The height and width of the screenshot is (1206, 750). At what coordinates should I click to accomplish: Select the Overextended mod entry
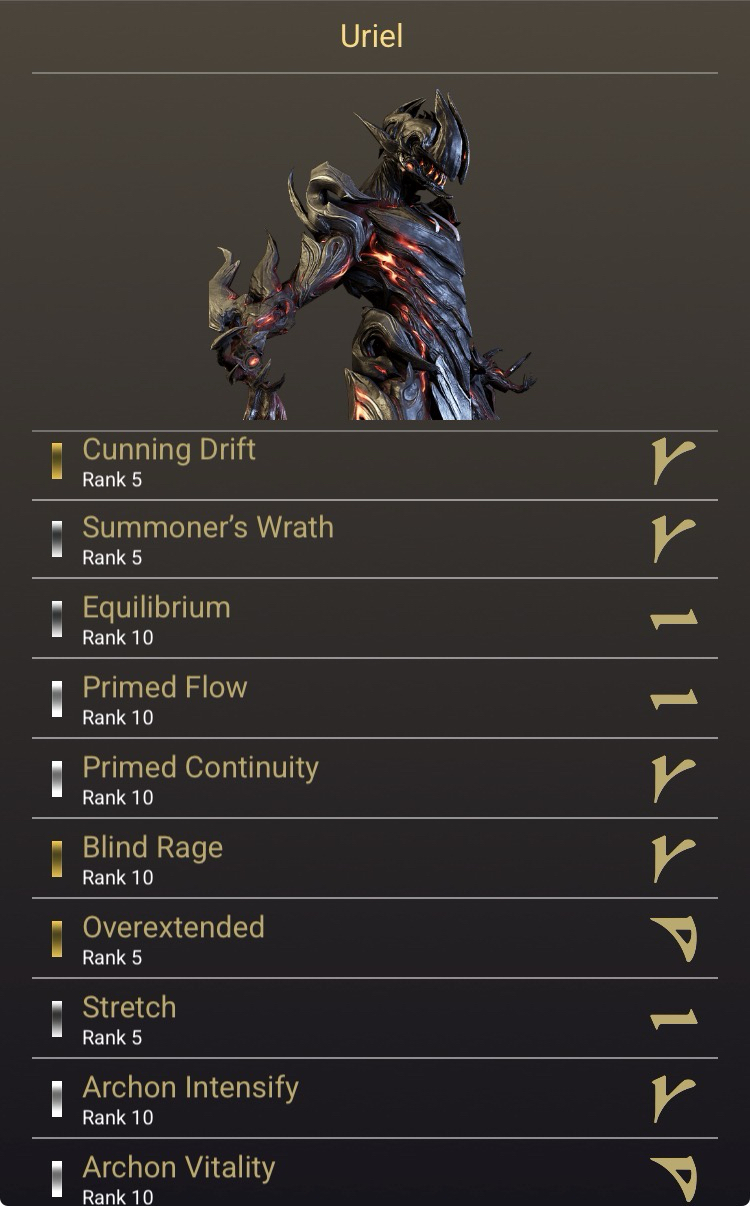coord(374,940)
